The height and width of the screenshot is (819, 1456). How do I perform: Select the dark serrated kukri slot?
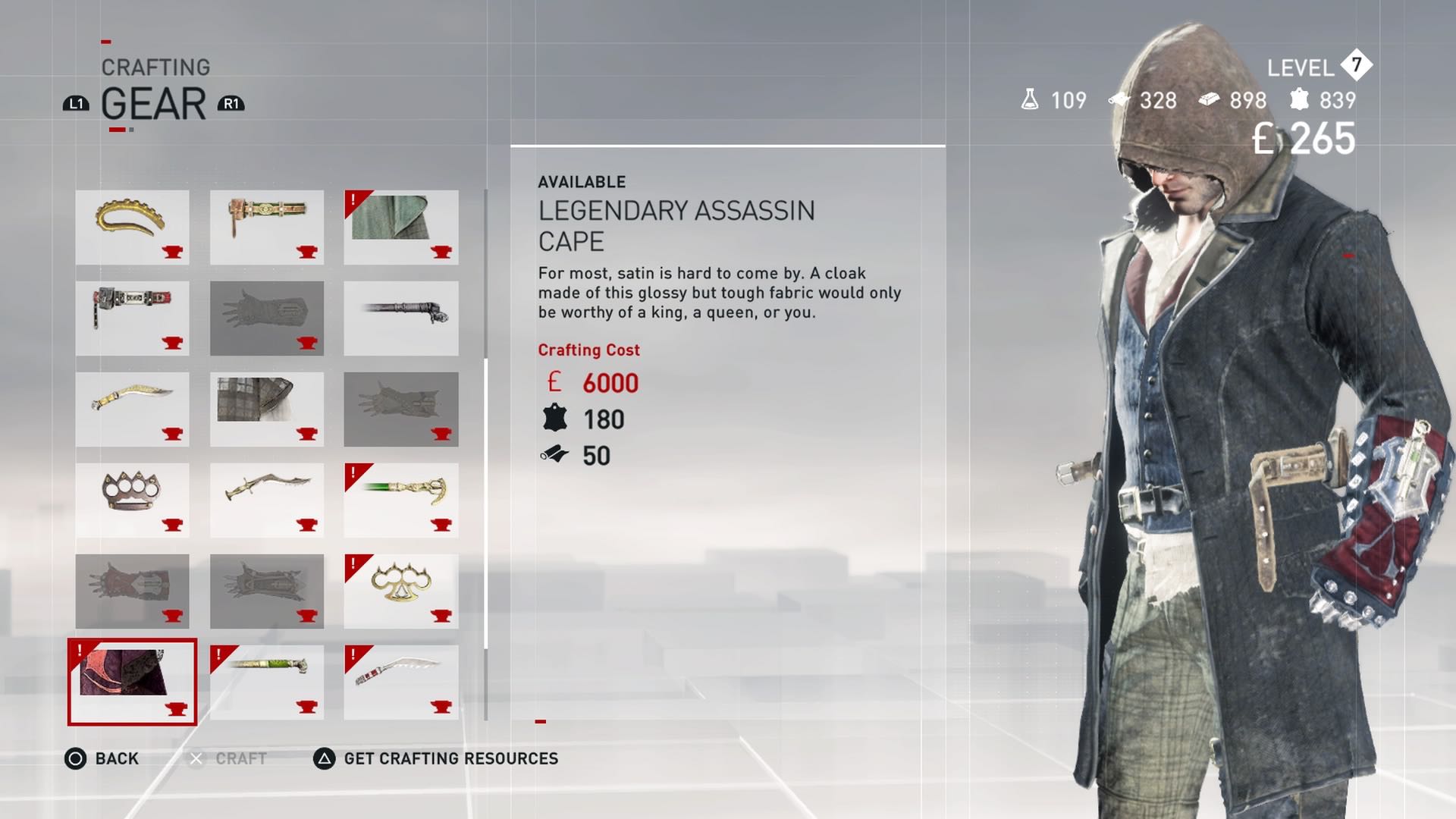266,500
